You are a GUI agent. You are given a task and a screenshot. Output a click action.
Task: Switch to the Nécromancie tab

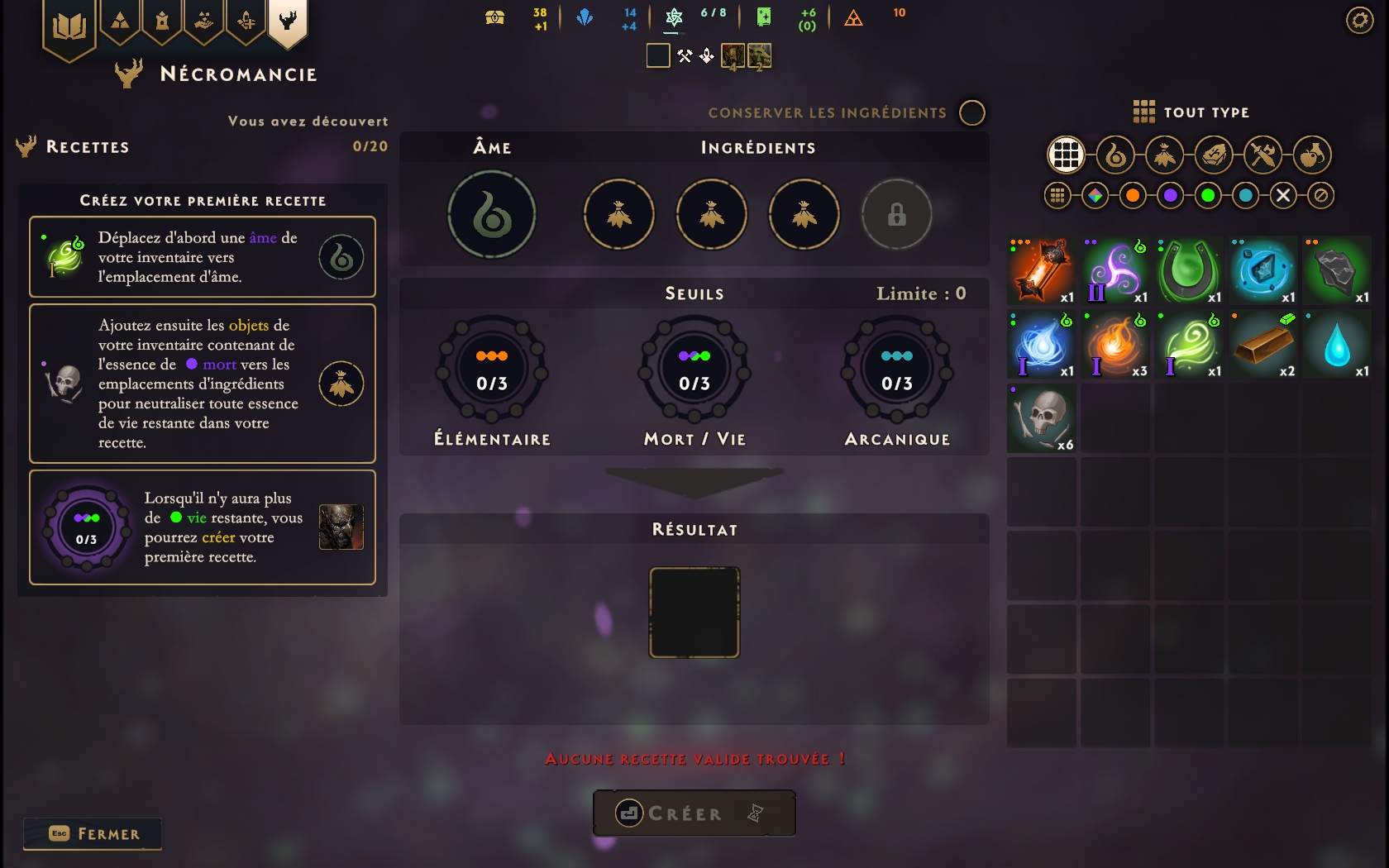(288, 21)
